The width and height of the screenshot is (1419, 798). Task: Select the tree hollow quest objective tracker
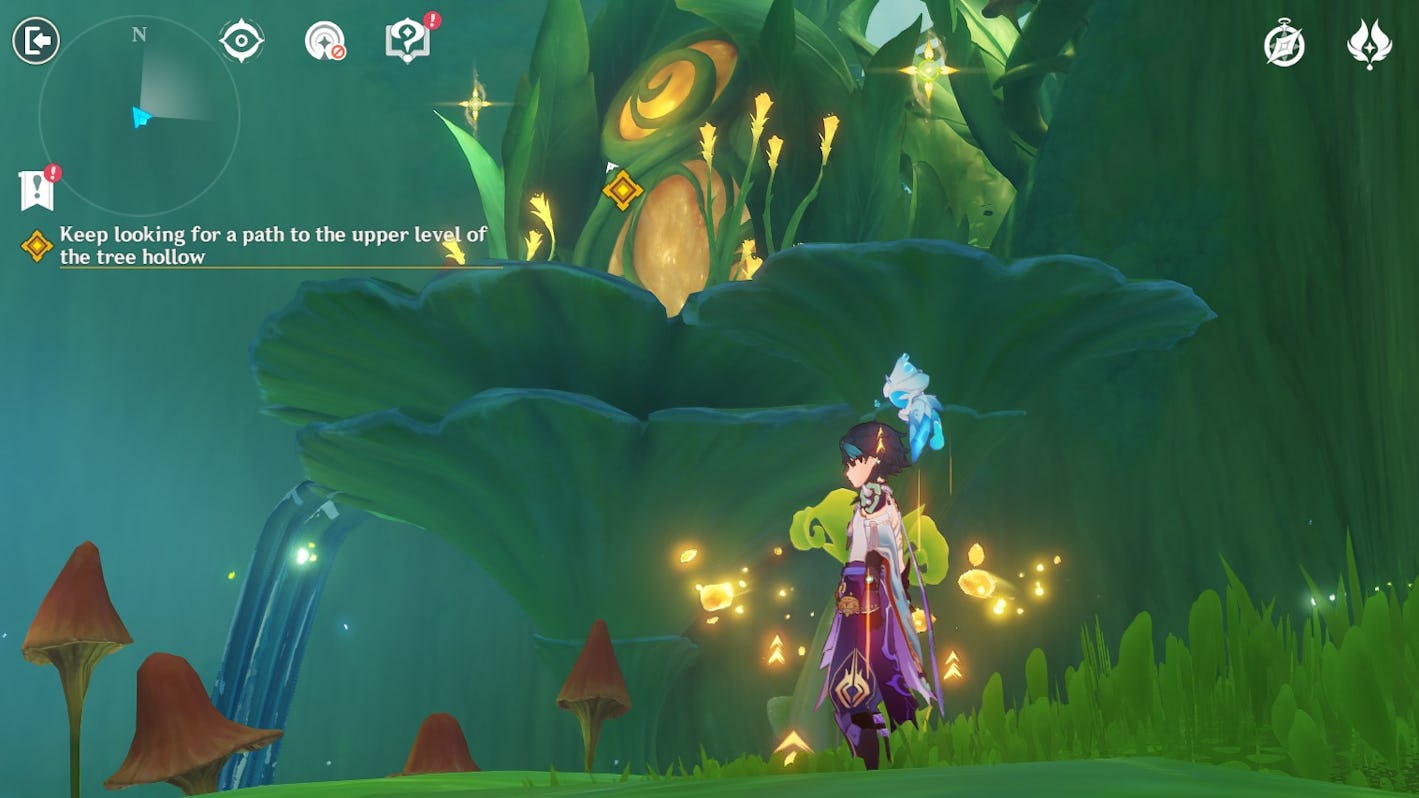tap(272, 245)
